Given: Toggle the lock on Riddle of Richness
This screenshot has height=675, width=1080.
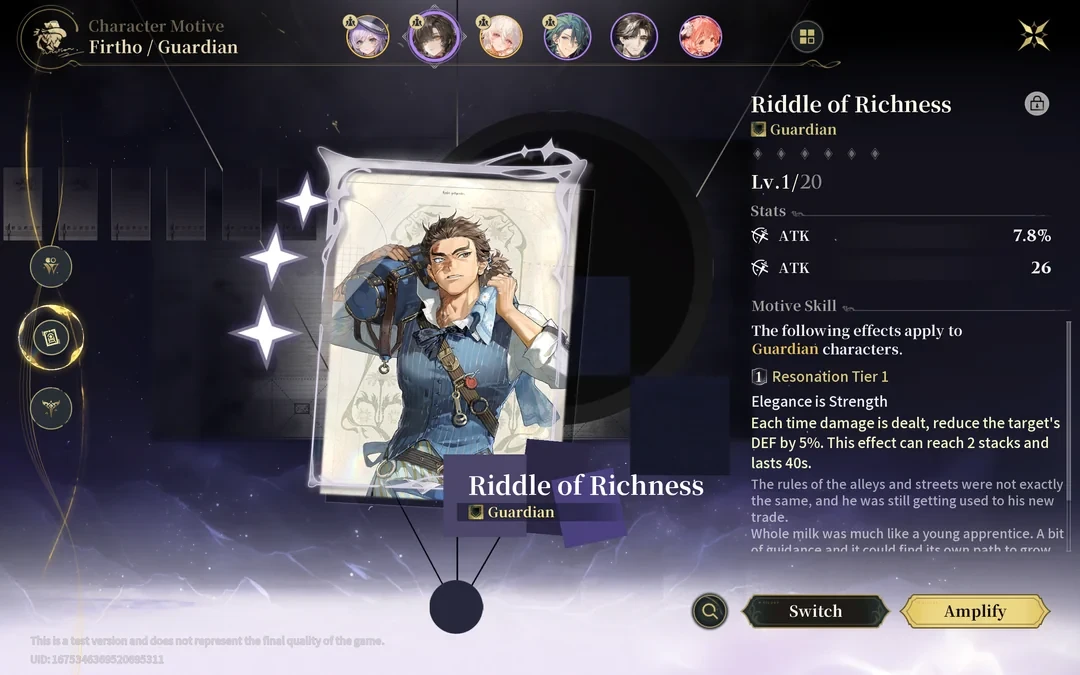Looking at the screenshot, I should point(1037,103).
